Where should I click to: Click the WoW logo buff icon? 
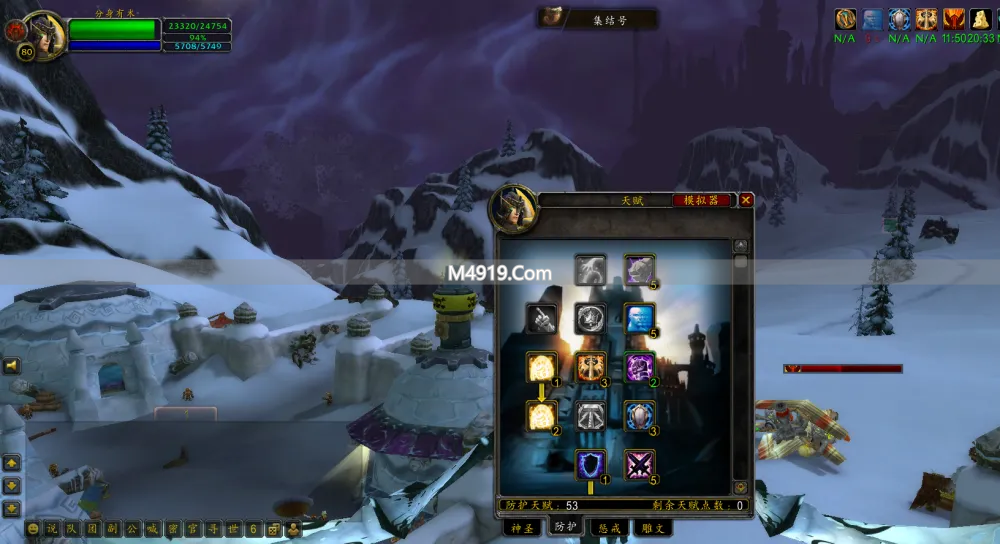845,18
